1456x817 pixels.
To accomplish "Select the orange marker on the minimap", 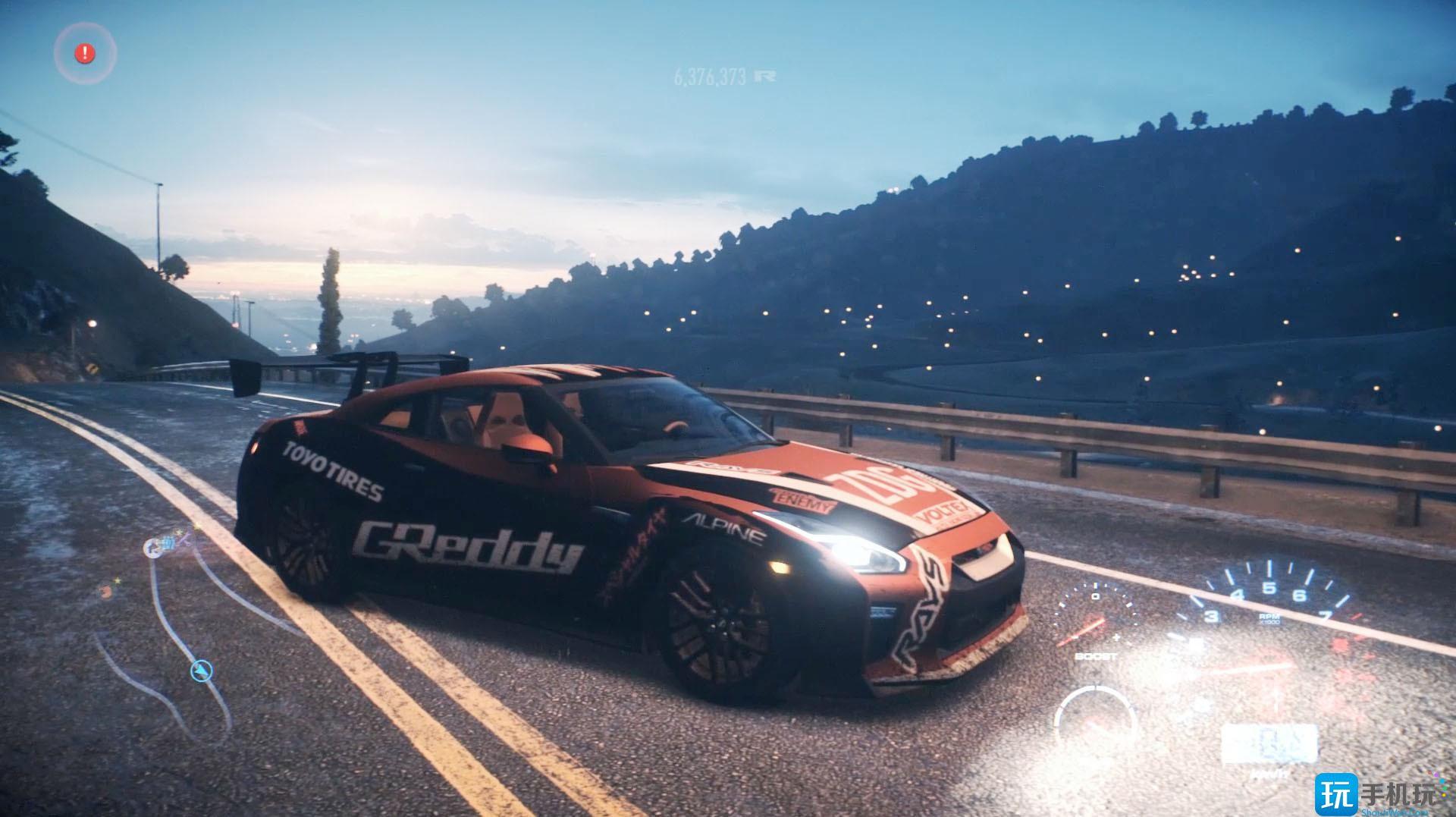I will coord(105,592).
